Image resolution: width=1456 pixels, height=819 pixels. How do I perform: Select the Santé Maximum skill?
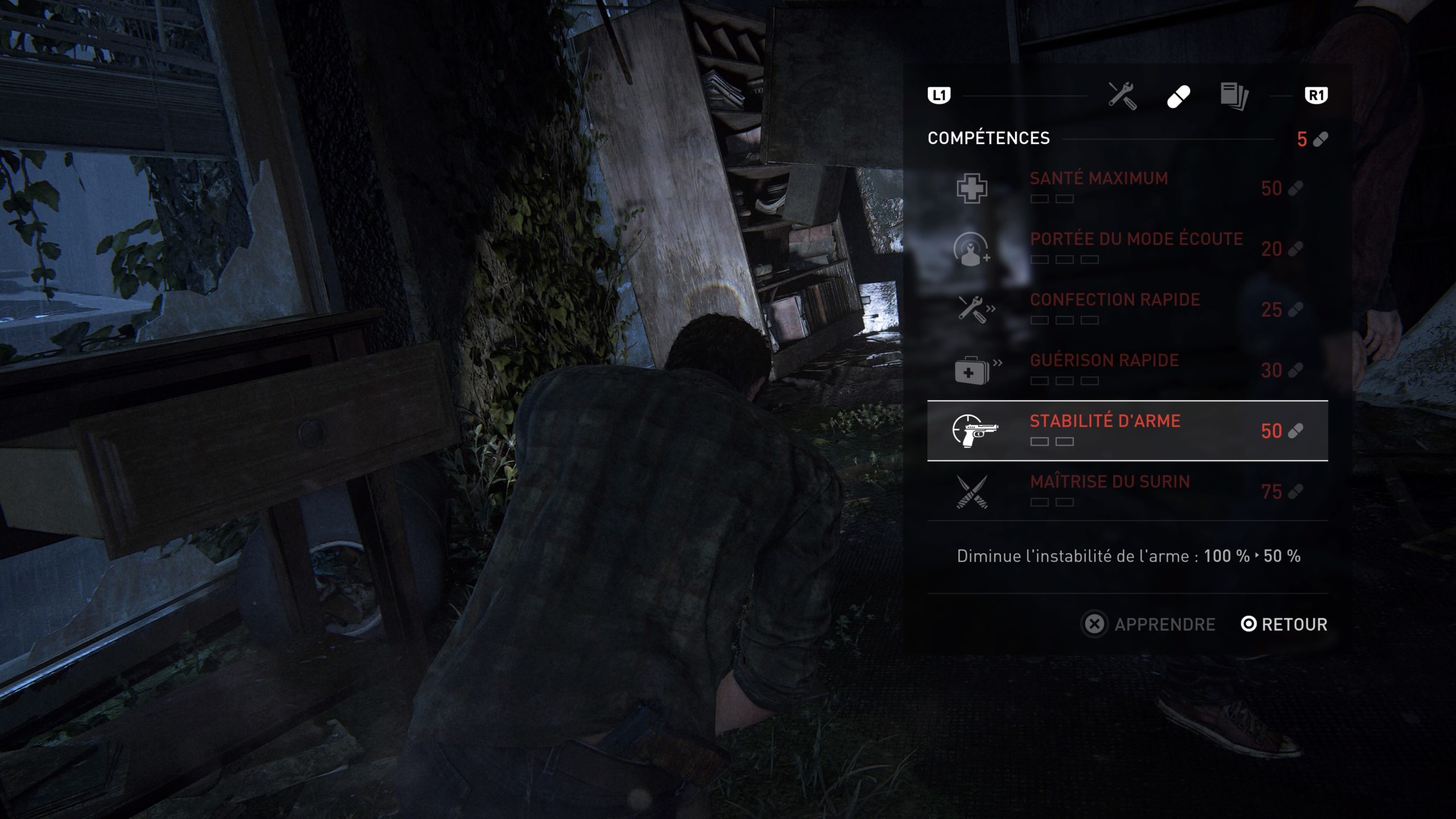tap(1126, 188)
